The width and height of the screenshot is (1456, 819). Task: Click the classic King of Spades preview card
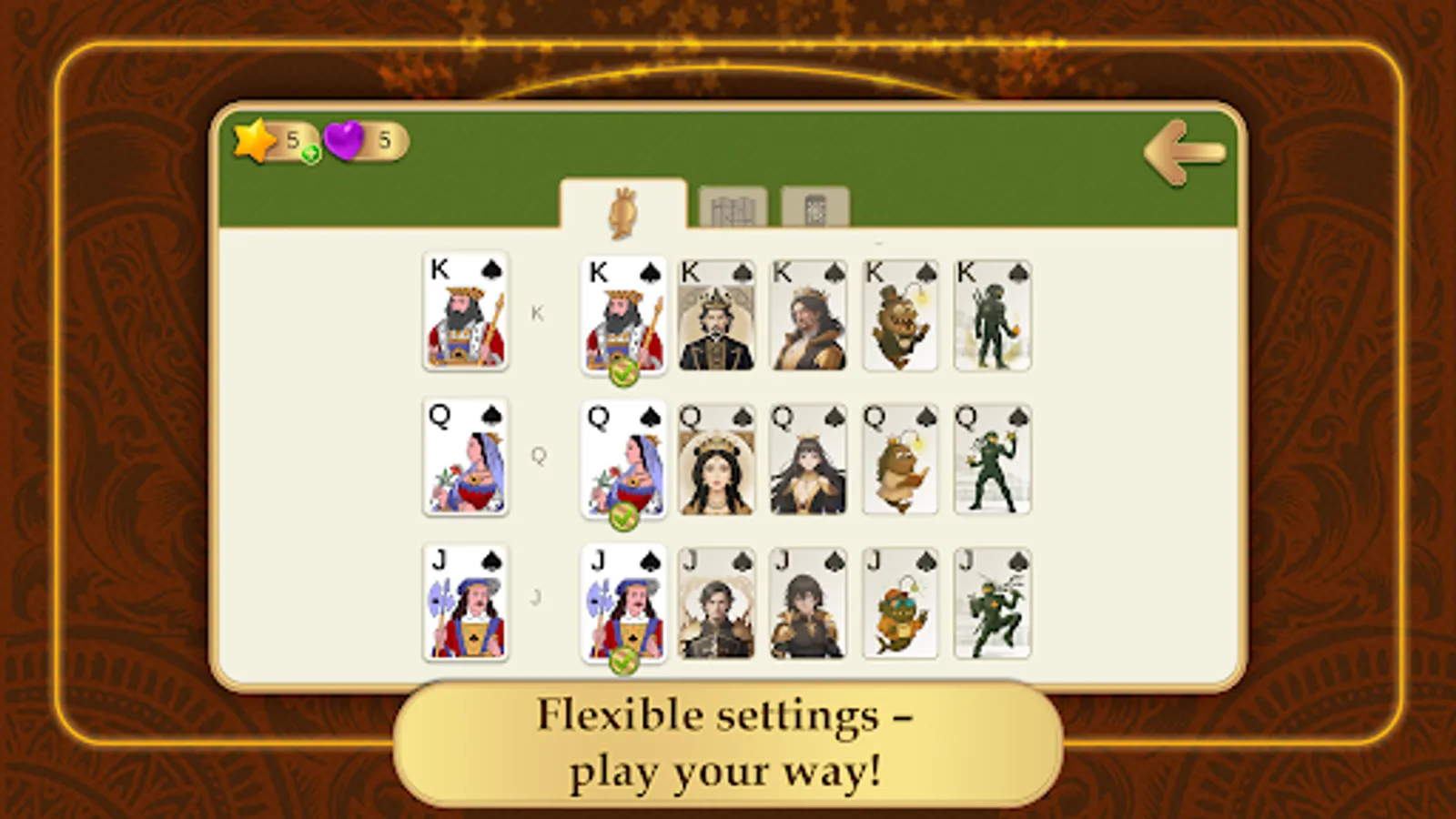pos(466,314)
